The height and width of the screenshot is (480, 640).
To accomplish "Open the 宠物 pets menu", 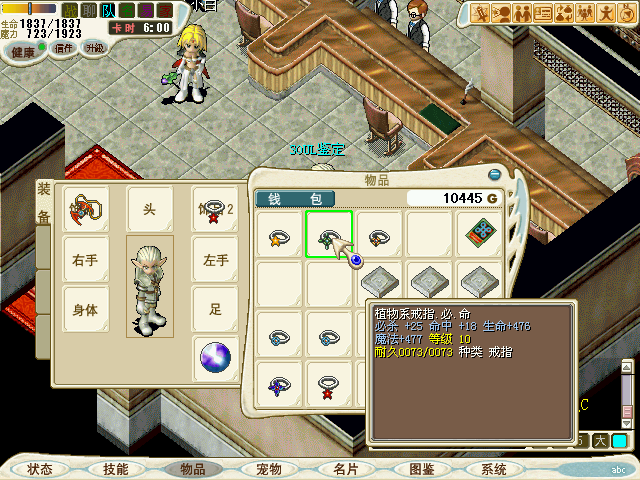I will (268, 469).
